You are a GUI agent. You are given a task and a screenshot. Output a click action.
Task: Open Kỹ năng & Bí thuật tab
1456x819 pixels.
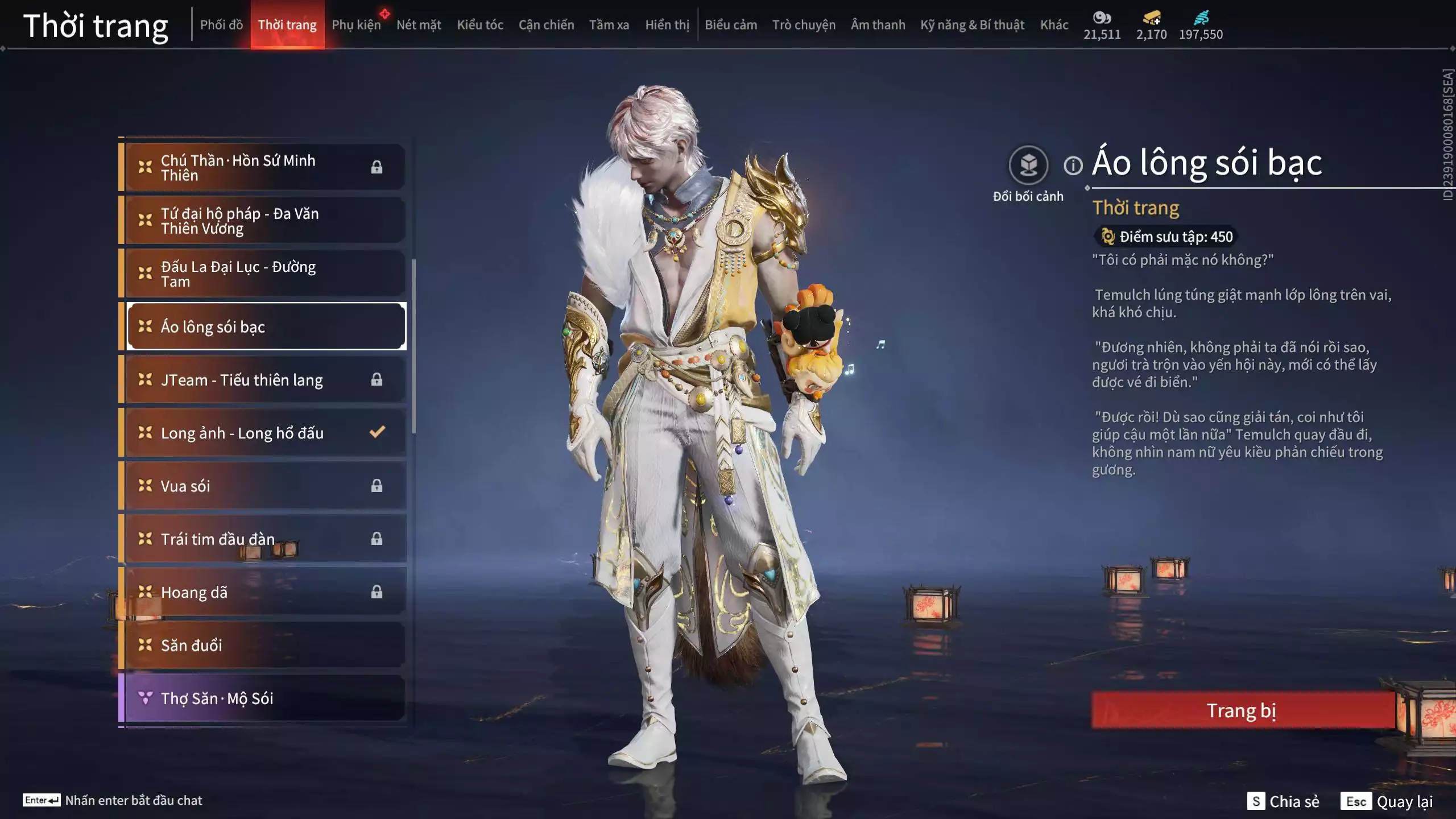click(972, 25)
